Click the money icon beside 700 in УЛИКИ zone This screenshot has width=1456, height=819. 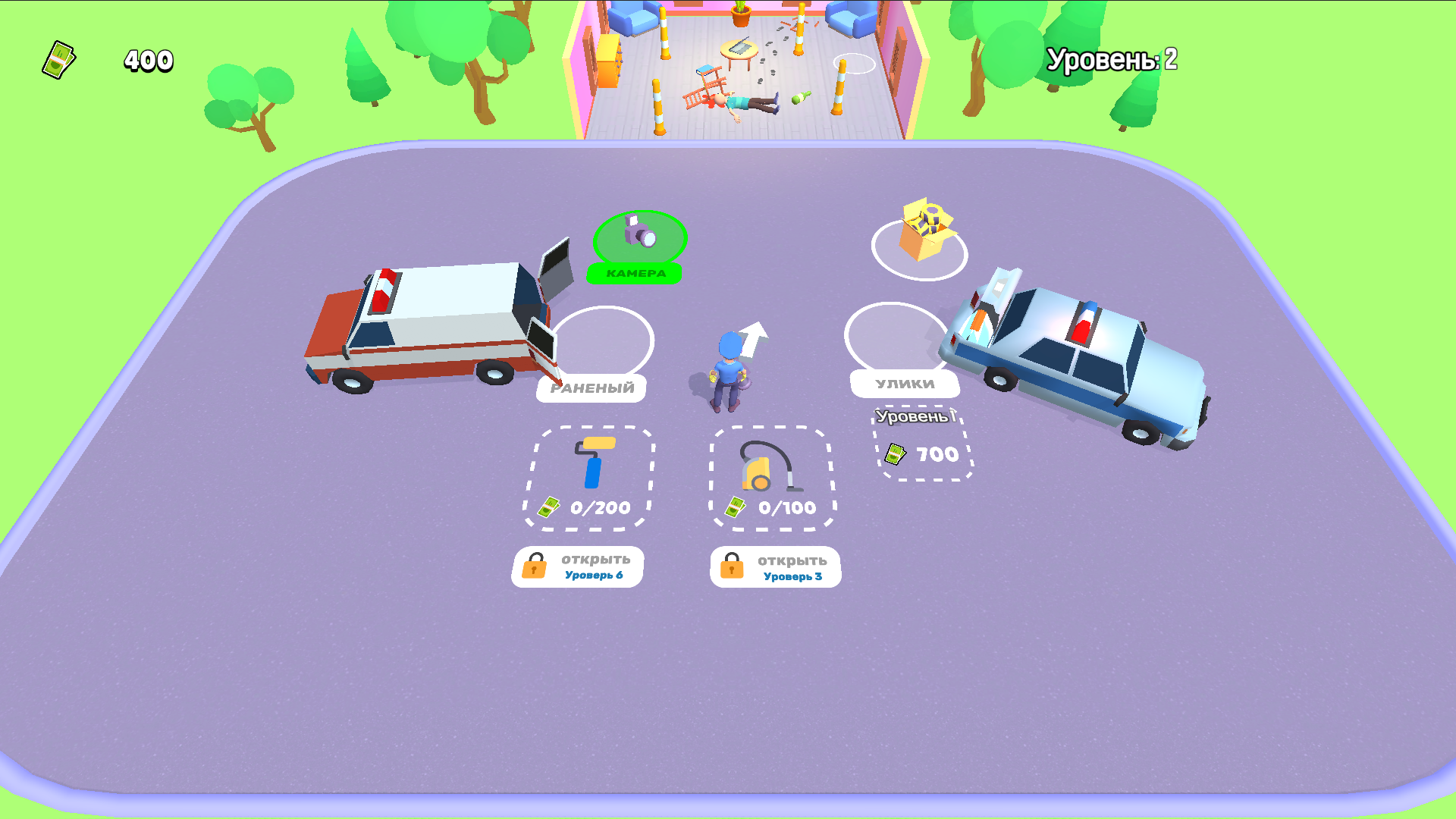click(x=894, y=453)
